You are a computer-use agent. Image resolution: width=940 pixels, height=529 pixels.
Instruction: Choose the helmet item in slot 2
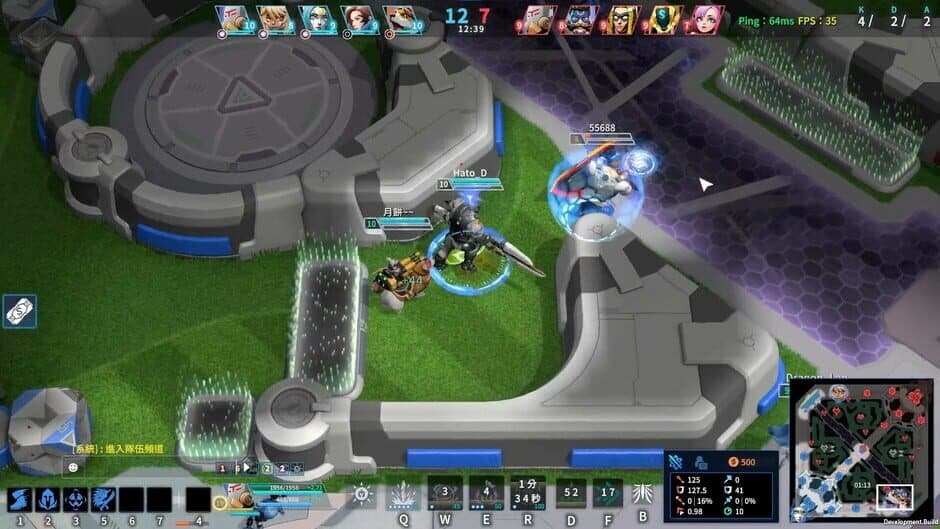[x=48, y=500]
